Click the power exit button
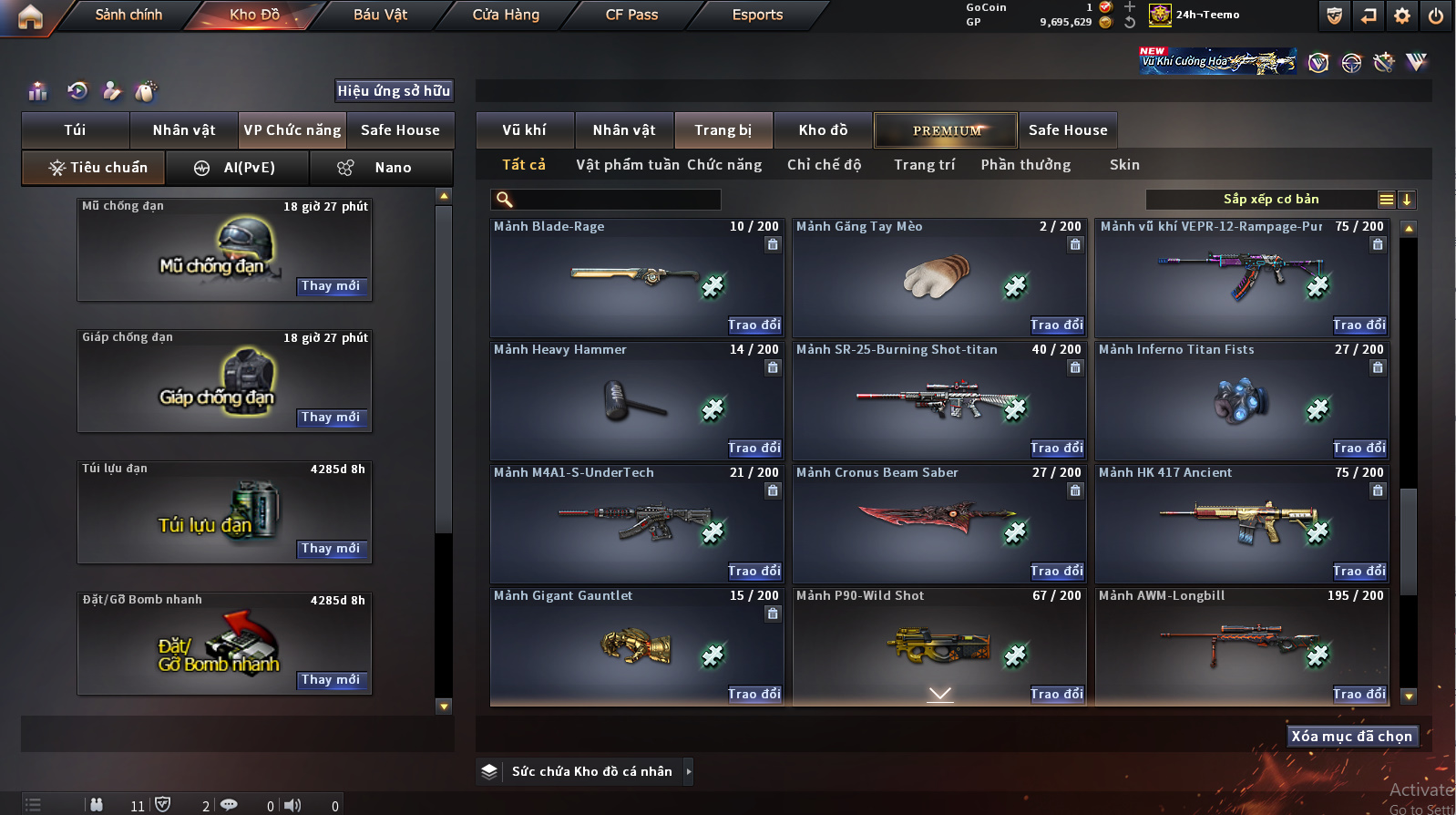 (x=1436, y=15)
